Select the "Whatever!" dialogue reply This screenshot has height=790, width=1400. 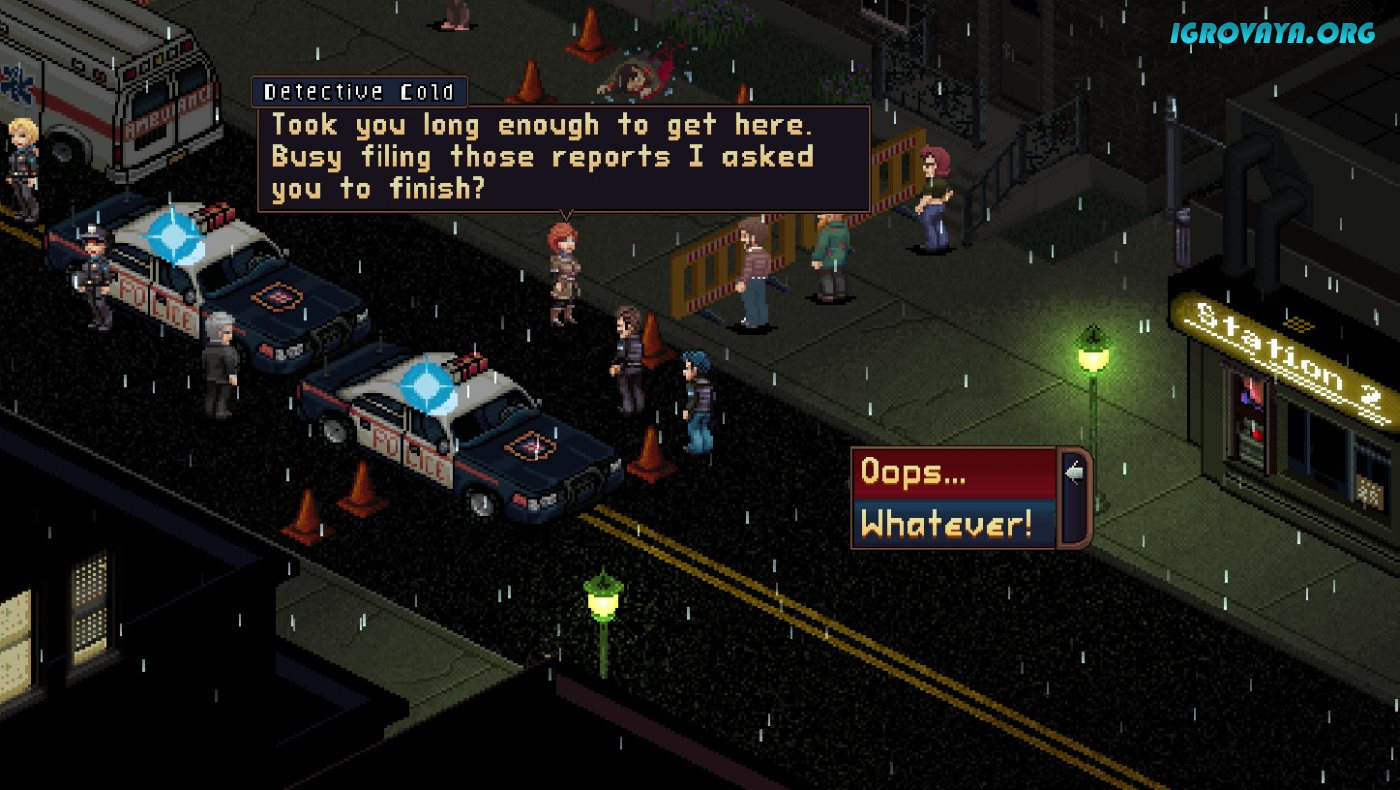pyautogui.click(x=954, y=524)
